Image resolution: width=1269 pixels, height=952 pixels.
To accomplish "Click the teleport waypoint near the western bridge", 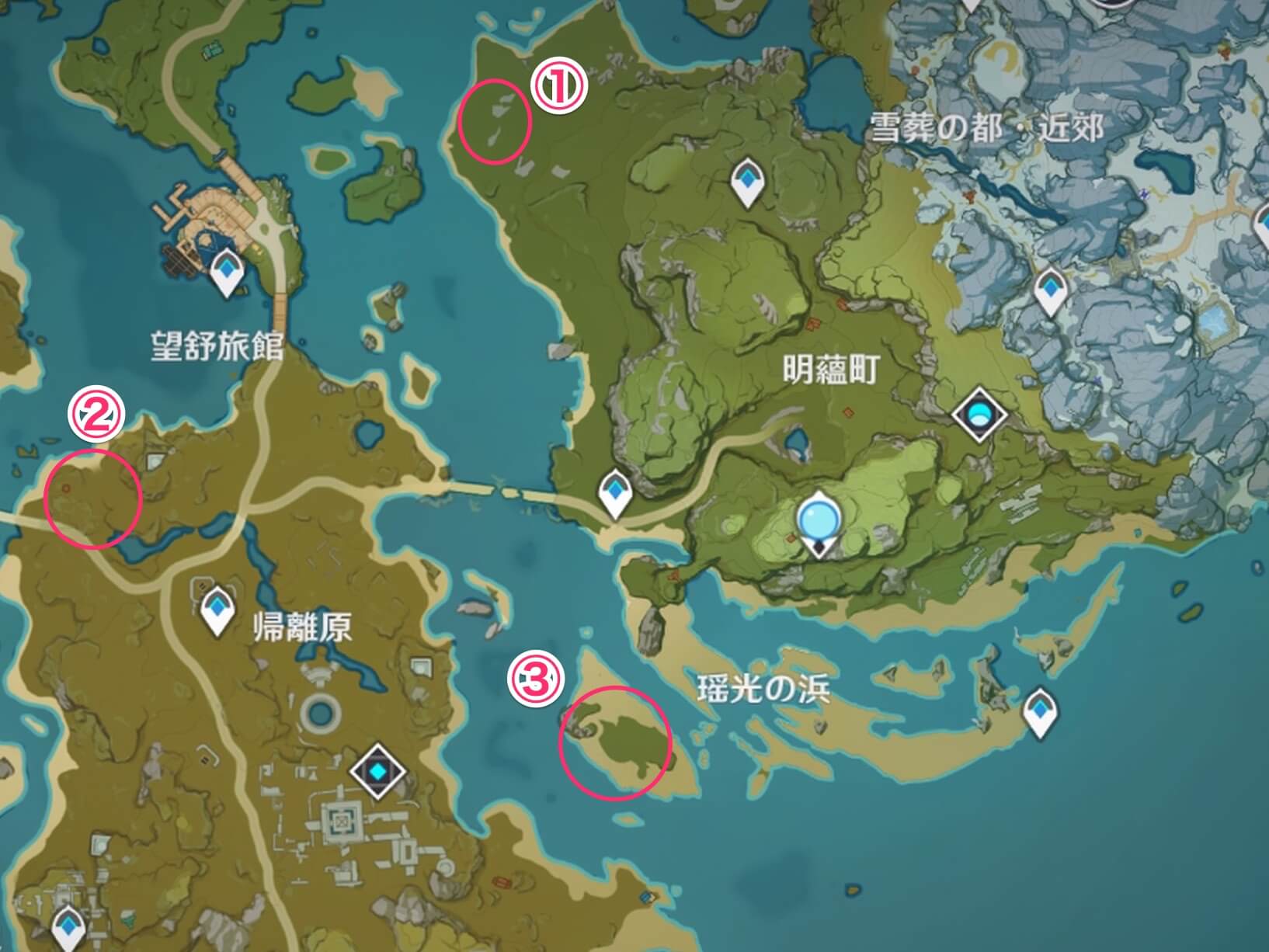I will pyautogui.click(x=615, y=489).
